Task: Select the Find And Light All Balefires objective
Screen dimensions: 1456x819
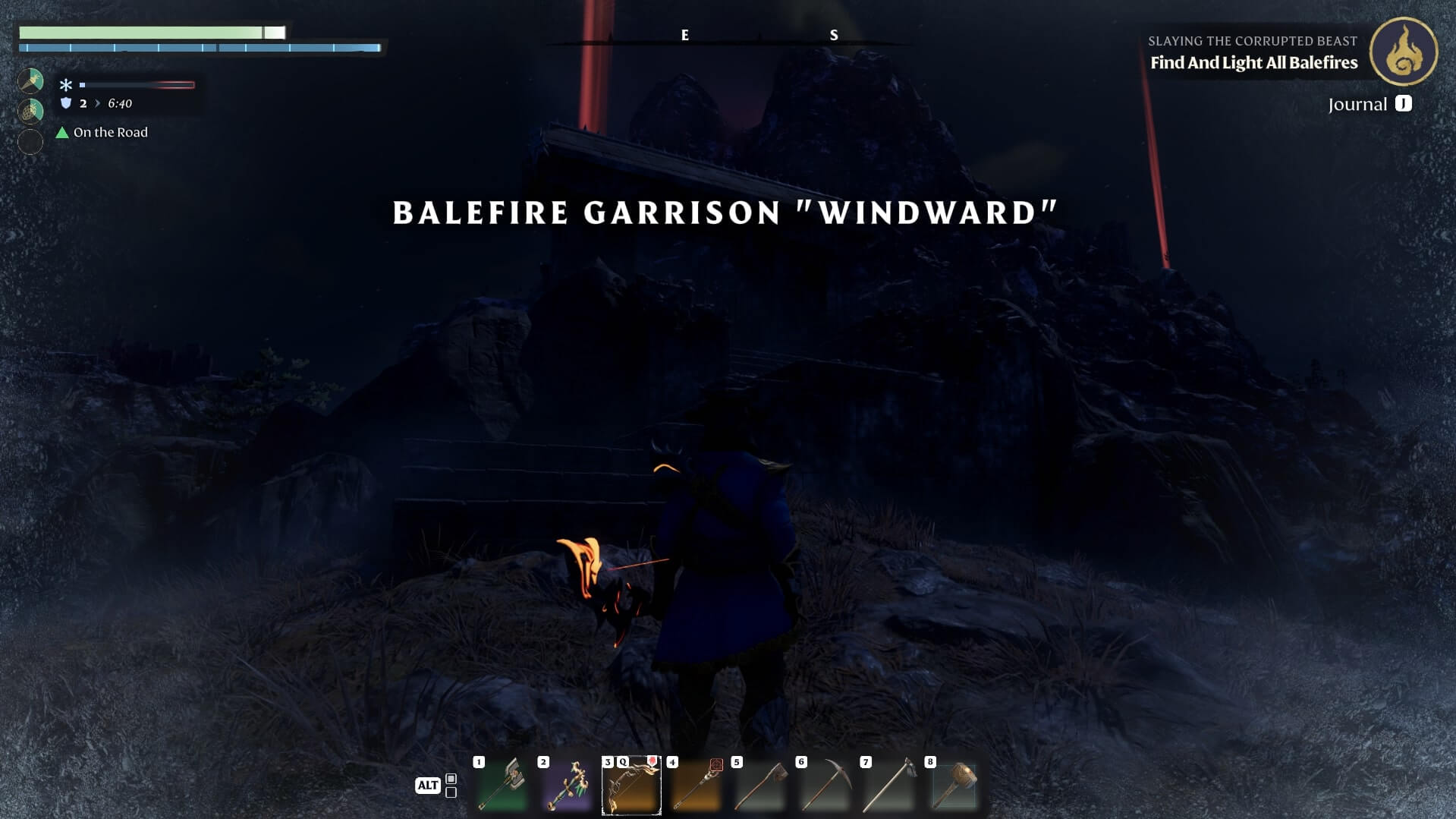Action: [1253, 63]
